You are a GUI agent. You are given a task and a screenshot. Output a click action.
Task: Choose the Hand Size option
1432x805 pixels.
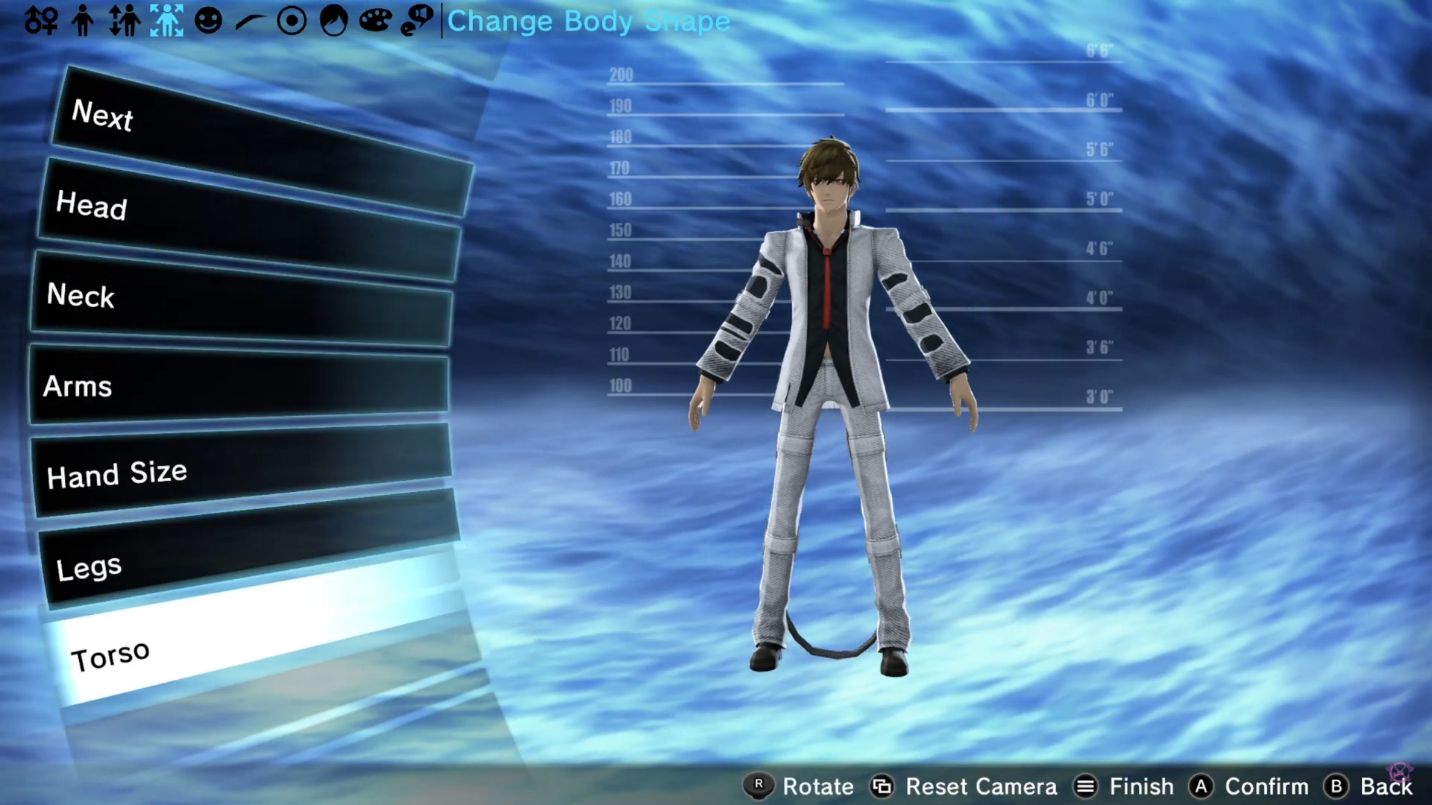tap(242, 470)
